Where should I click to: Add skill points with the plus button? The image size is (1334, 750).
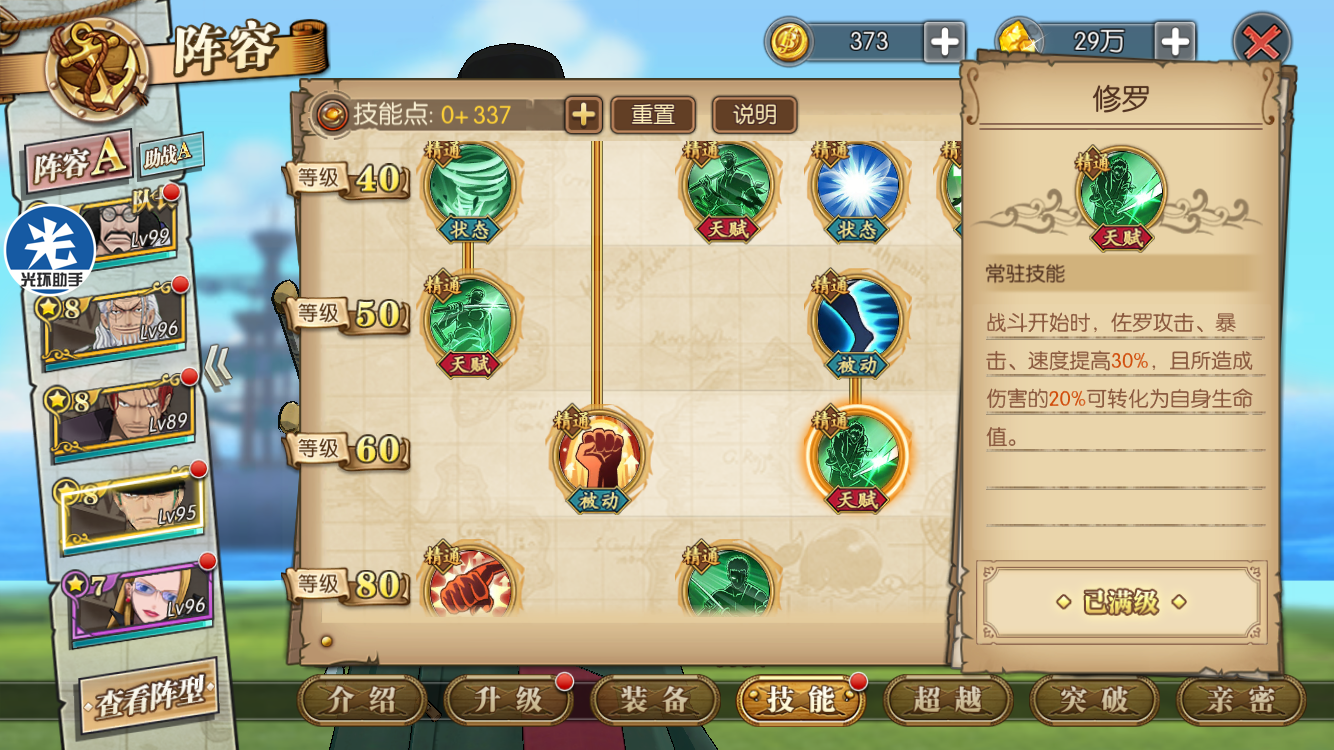(583, 115)
